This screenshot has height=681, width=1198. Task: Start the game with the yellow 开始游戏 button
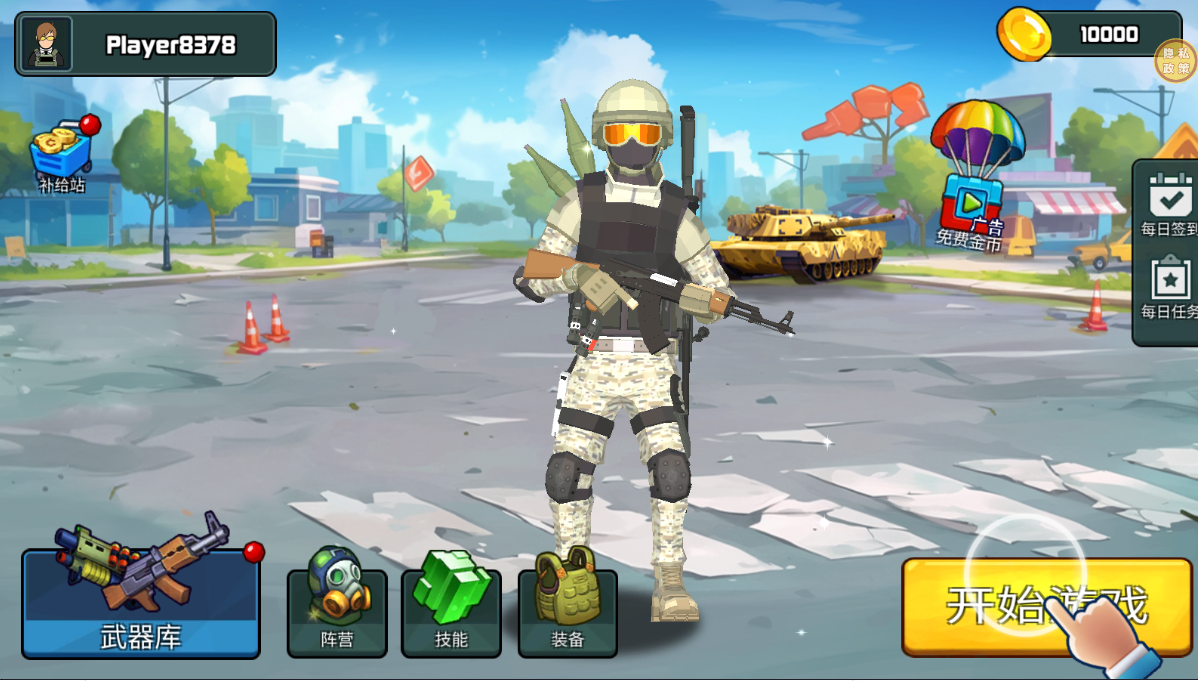tap(1045, 606)
